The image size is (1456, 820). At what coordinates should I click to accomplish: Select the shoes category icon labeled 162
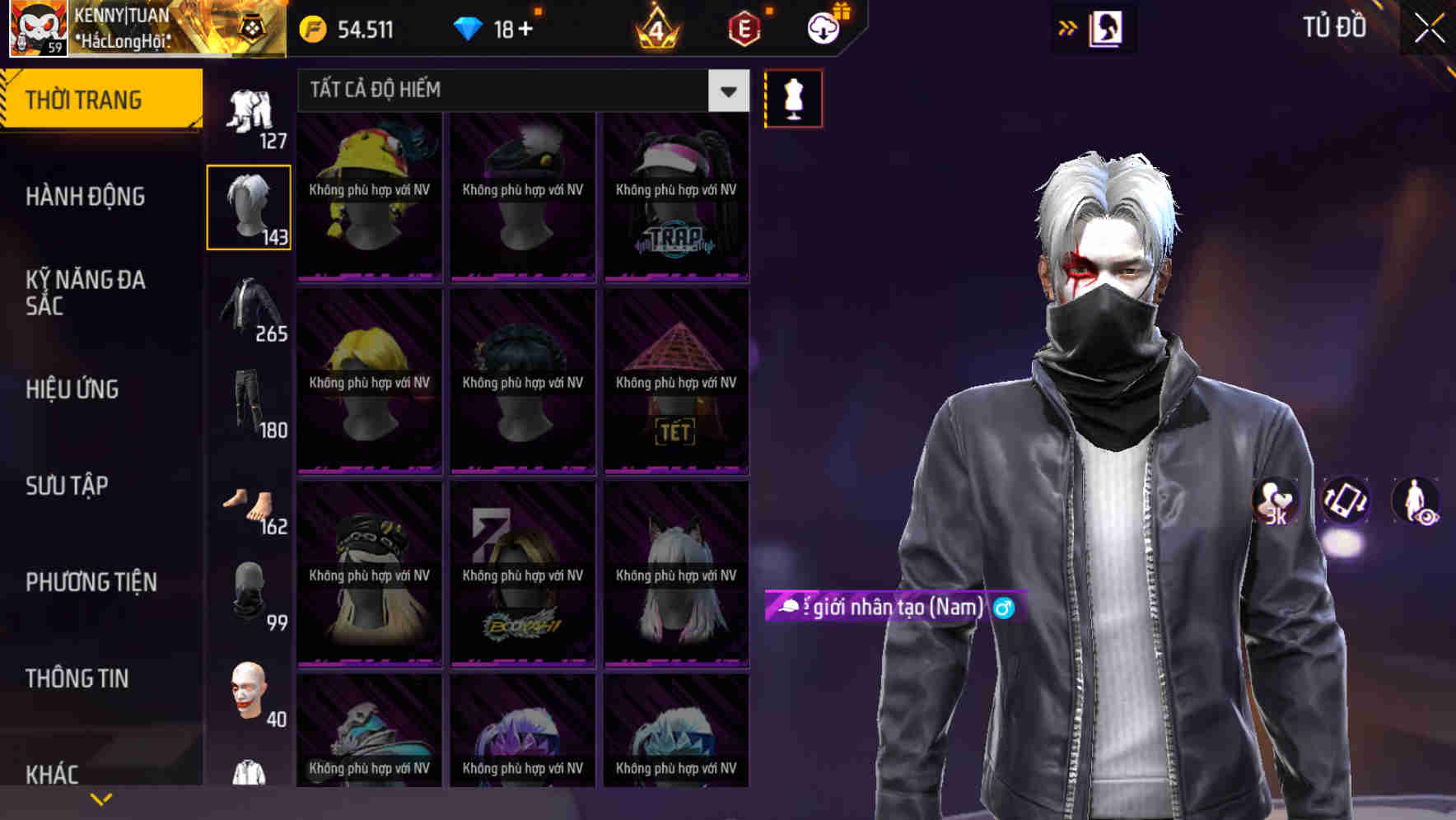click(x=249, y=502)
